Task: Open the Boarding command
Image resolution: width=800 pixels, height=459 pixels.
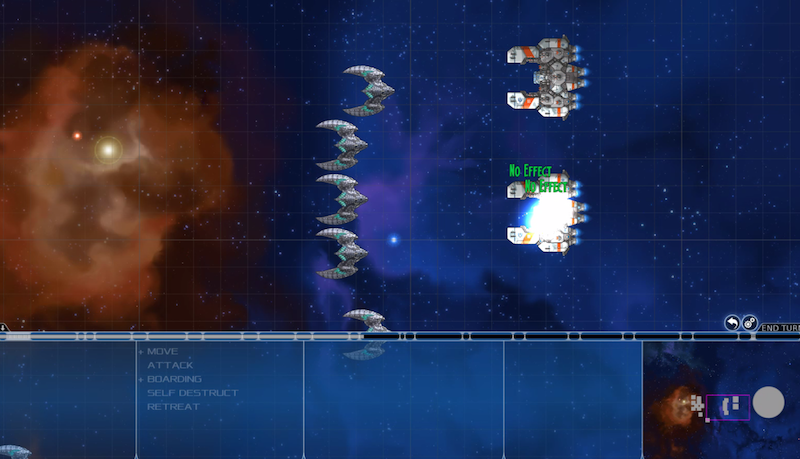Action: pyautogui.click(x=173, y=379)
